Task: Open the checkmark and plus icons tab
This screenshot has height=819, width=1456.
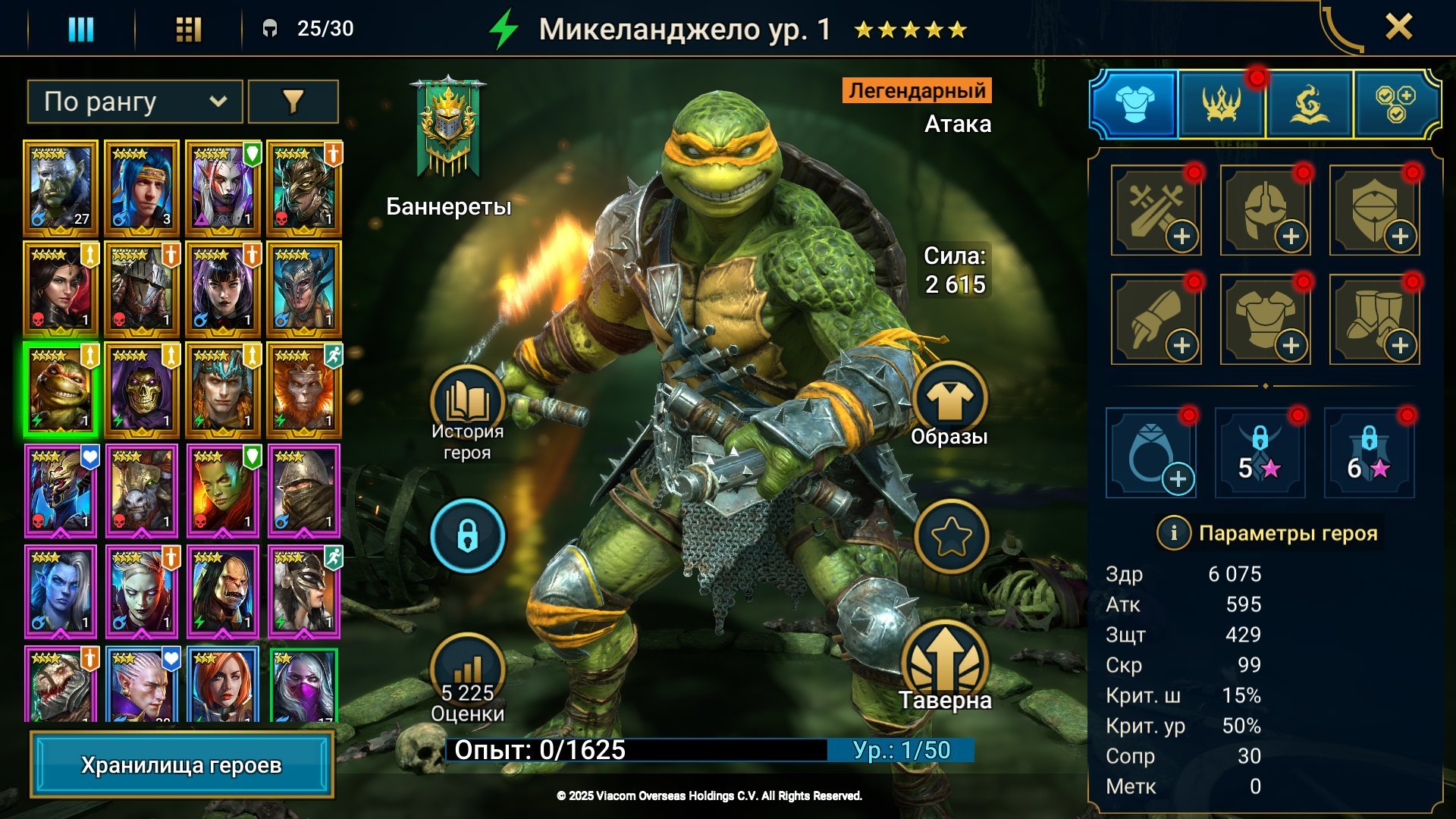Action: tap(1395, 104)
